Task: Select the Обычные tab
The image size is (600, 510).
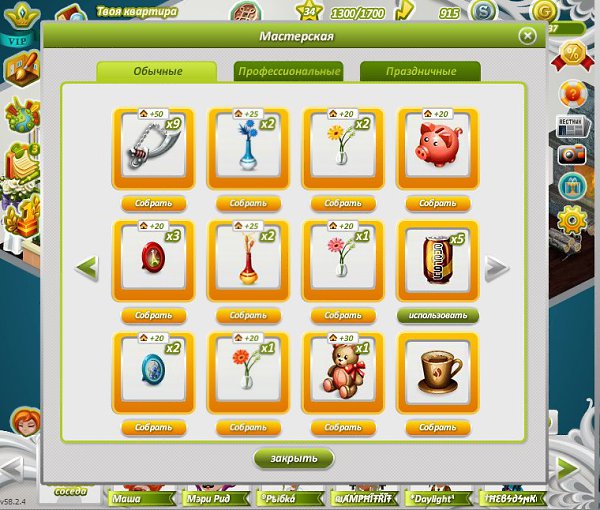Action: coord(156,72)
